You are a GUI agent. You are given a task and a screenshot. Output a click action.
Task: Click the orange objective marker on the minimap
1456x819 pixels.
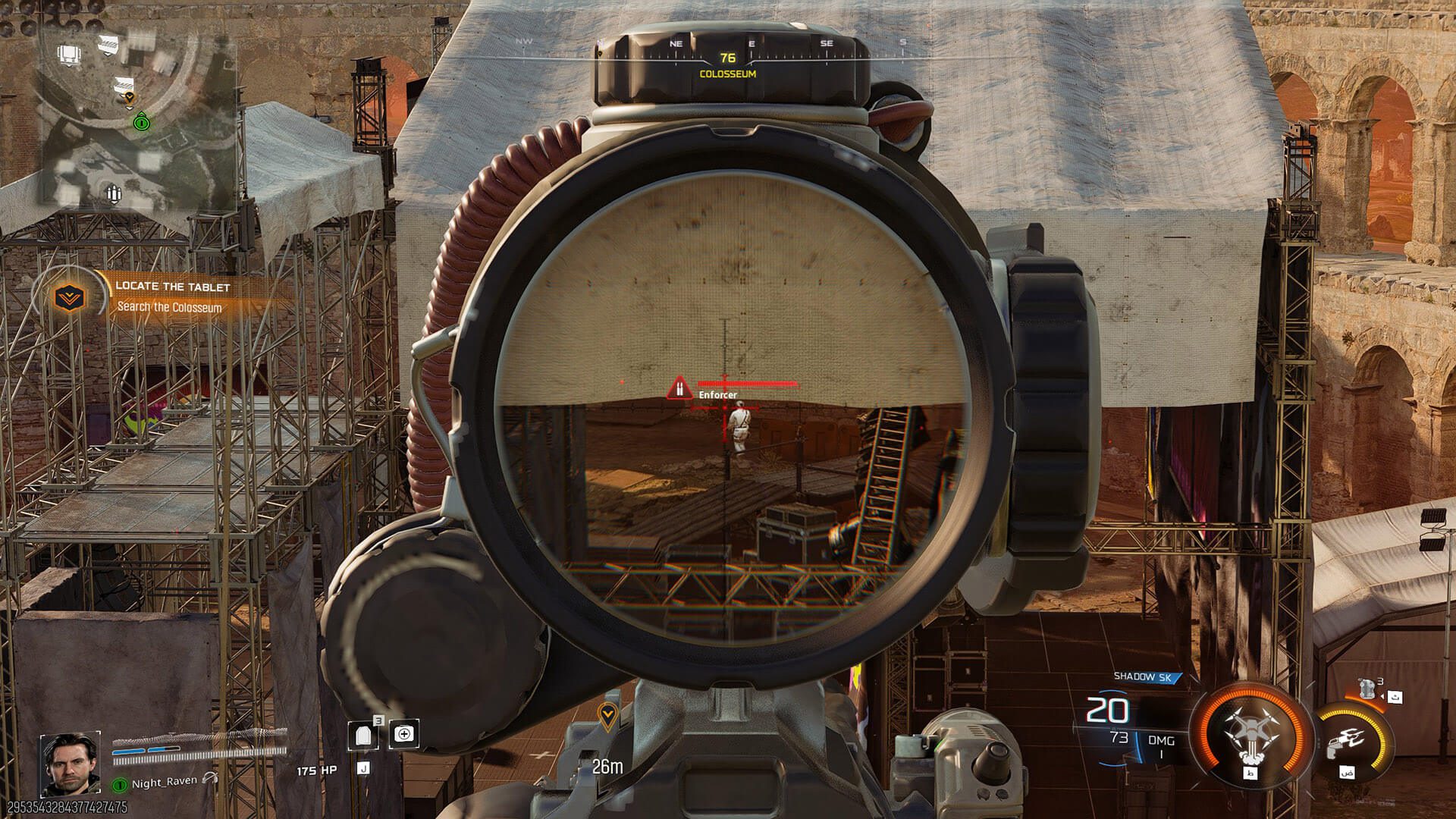point(129,98)
